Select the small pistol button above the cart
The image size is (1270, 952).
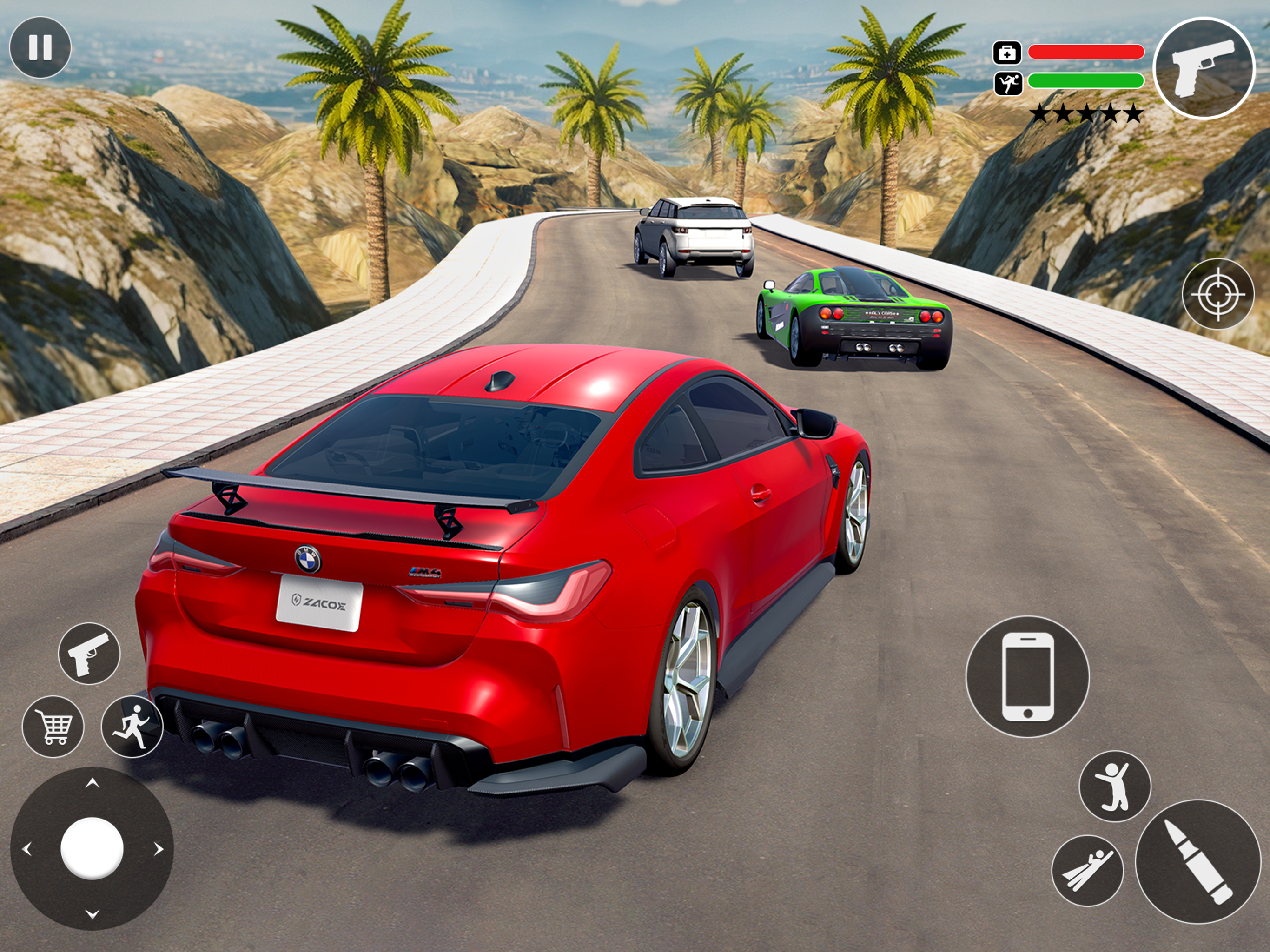click(x=89, y=653)
